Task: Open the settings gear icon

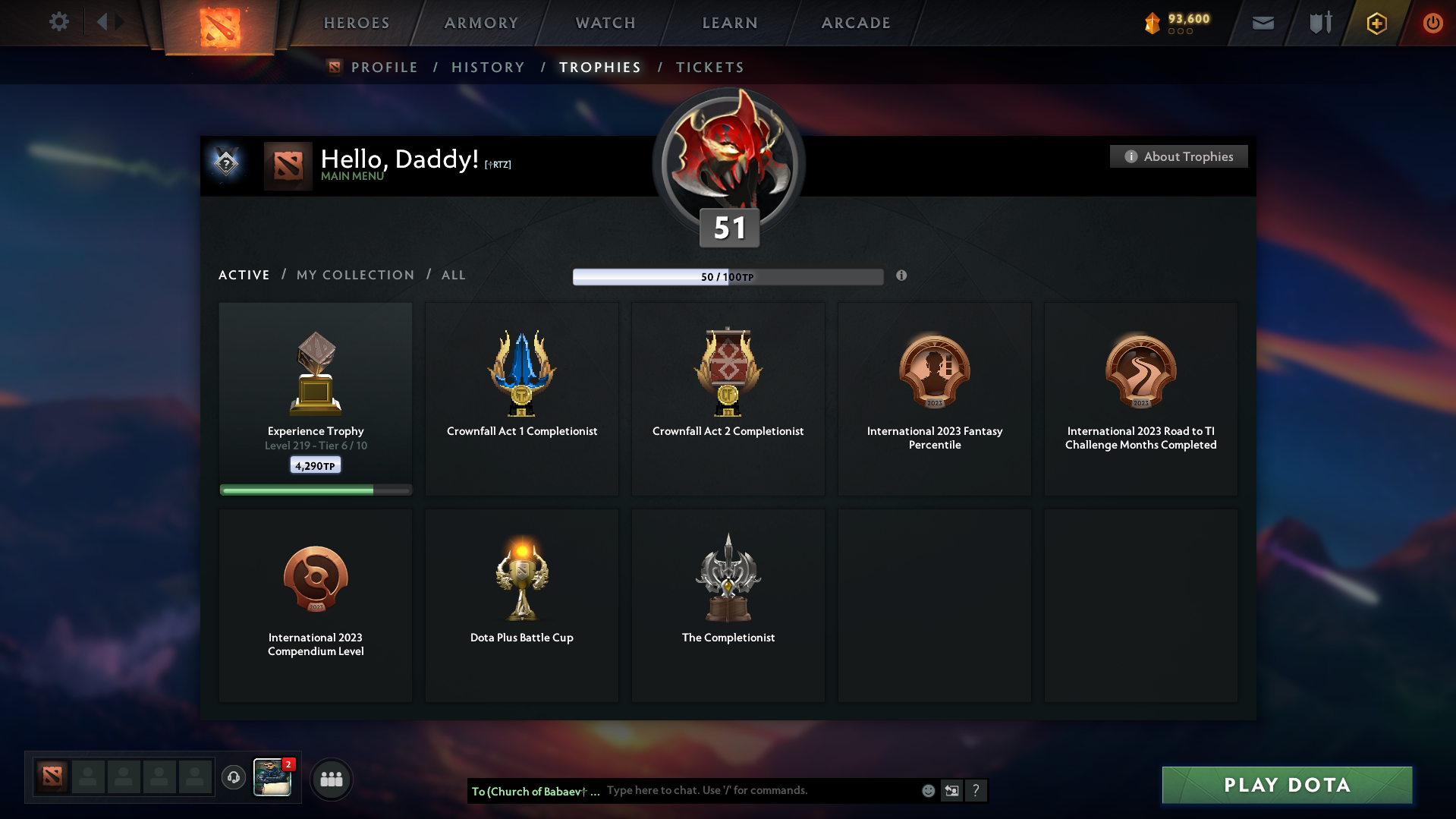Action: tap(59, 22)
